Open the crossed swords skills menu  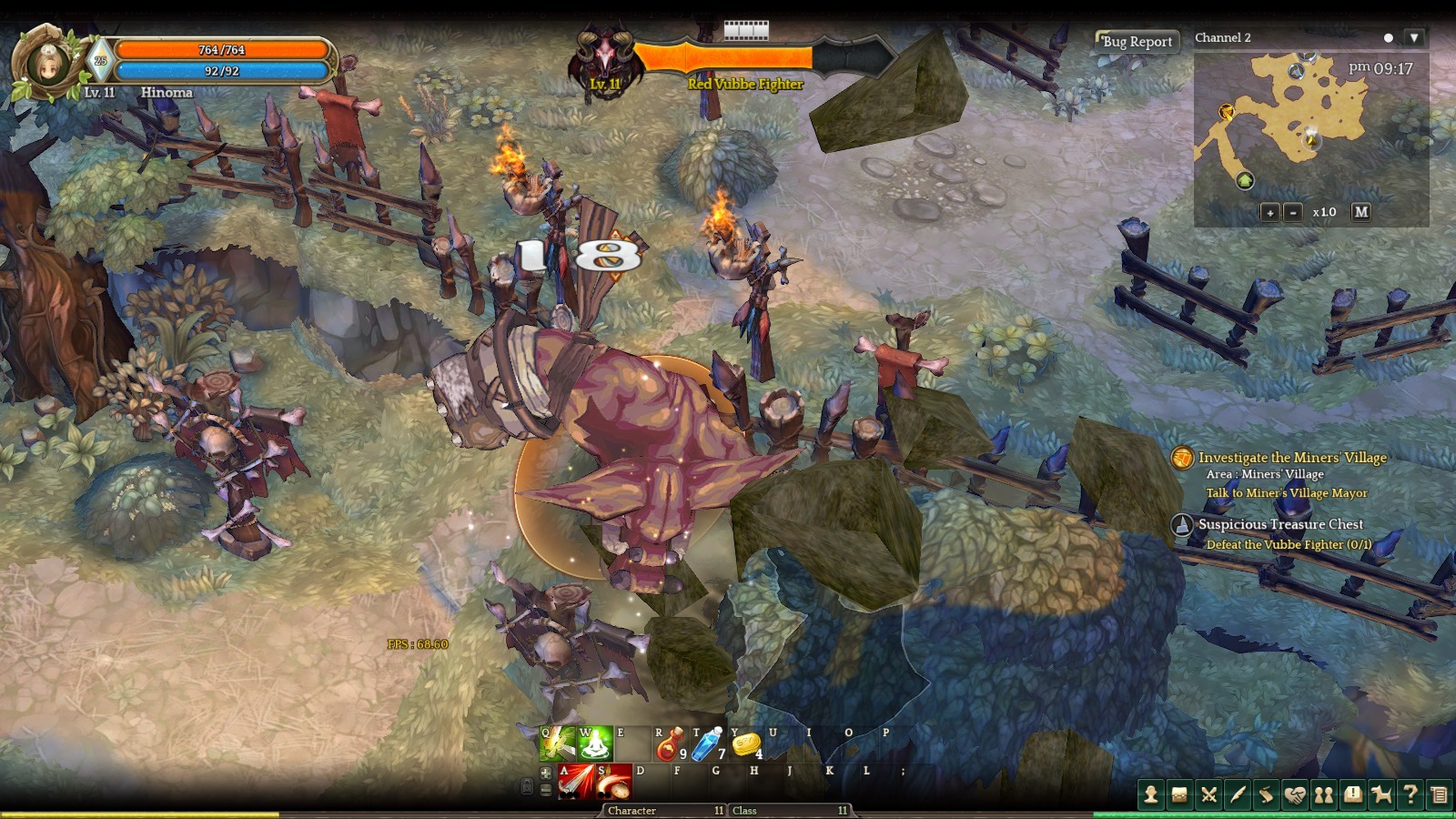pos(1208,794)
